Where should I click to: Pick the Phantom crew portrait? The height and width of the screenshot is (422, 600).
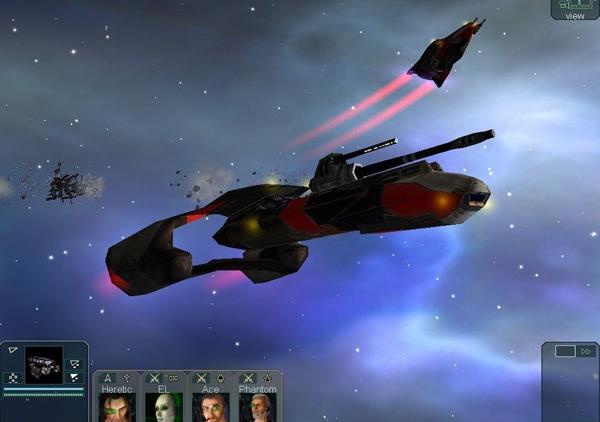(258, 407)
